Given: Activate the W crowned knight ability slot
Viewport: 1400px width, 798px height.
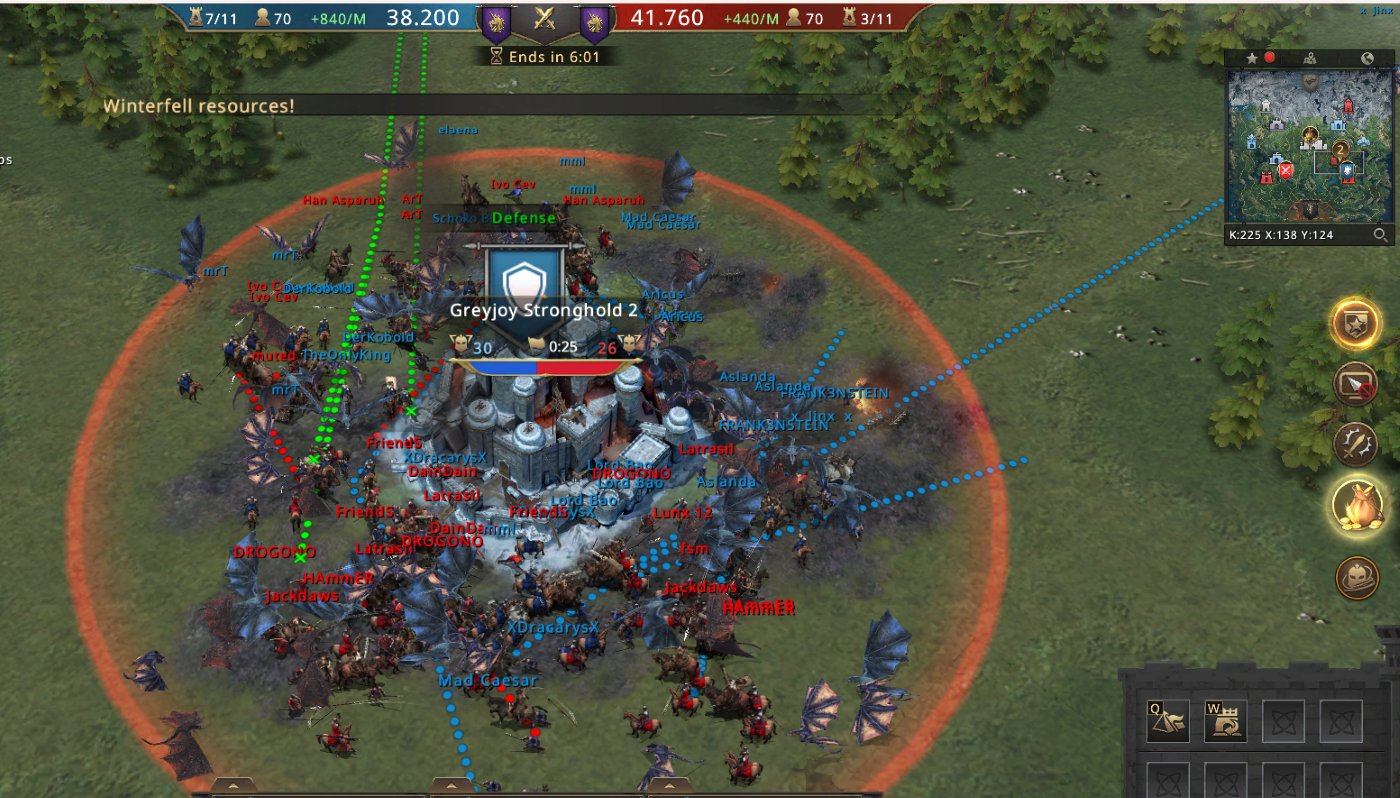Looking at the screenshot, I should click(1225, 720).
